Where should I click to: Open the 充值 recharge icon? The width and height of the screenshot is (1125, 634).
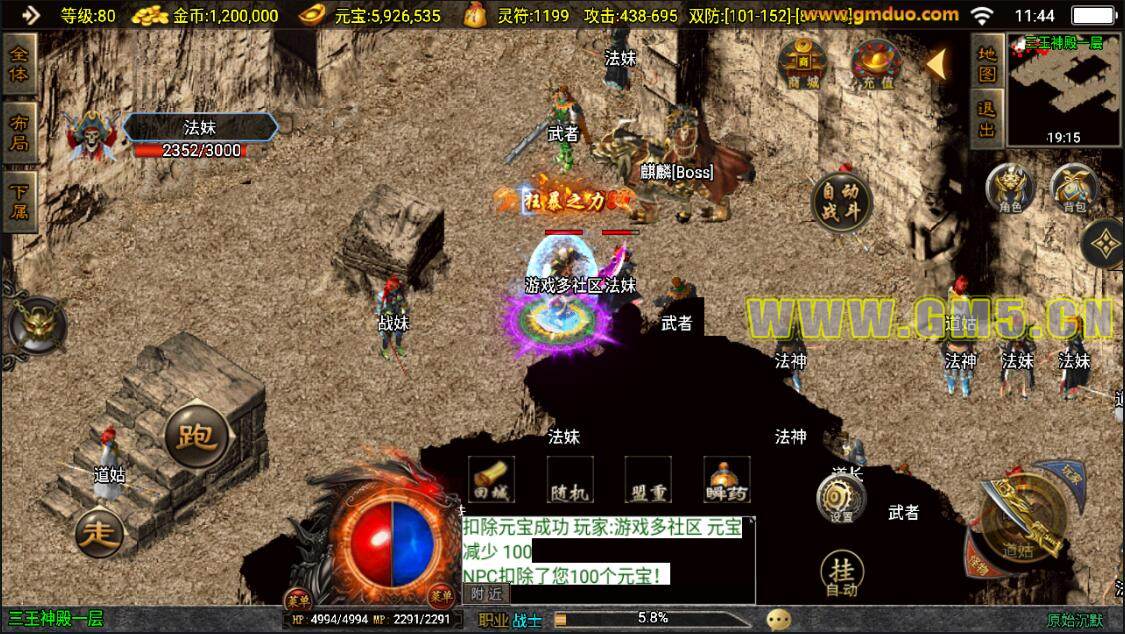[873, 63]
